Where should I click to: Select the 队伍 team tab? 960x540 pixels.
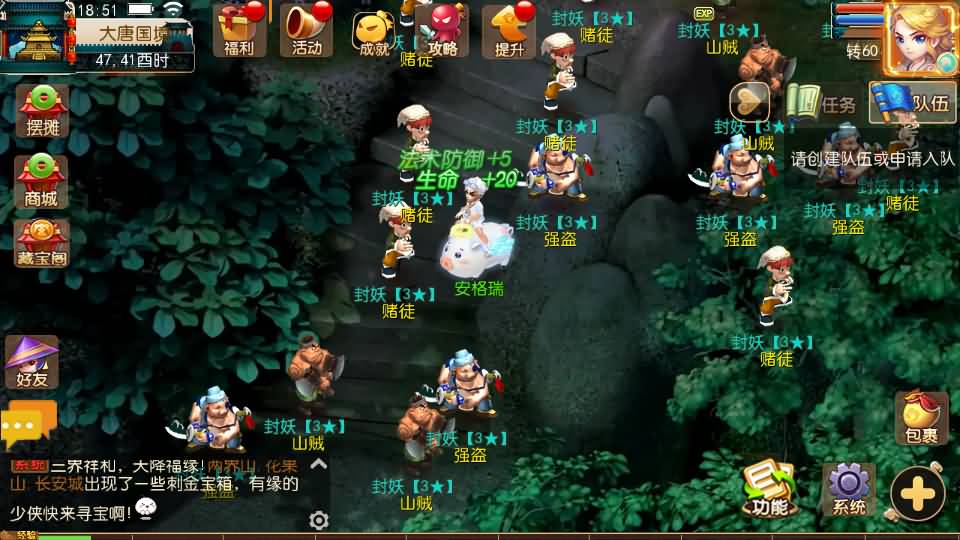pos(911,102)
